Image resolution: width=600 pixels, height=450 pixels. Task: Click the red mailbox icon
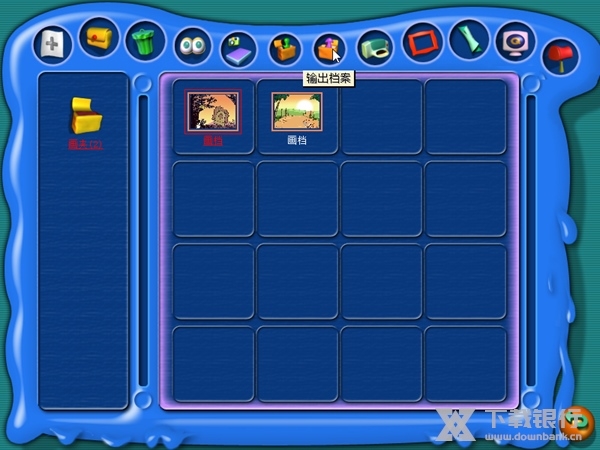tap(559, 54)
